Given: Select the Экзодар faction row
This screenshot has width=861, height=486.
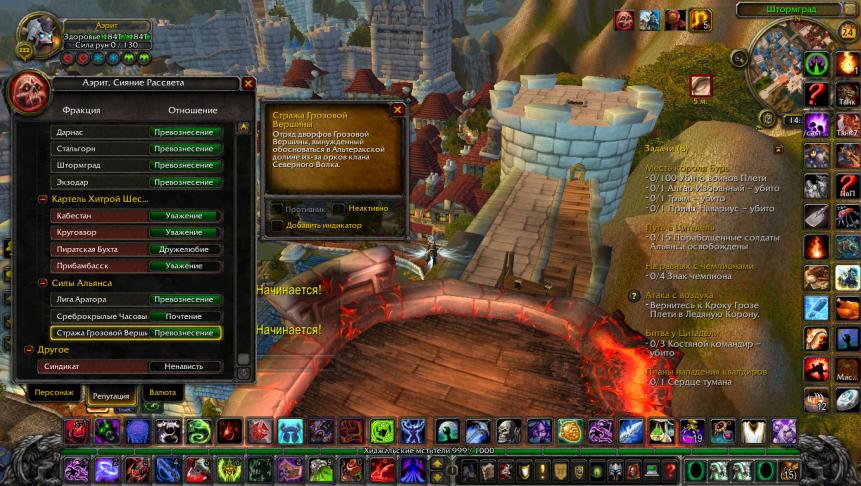Looking at the screenshot, I should [135, 182].
